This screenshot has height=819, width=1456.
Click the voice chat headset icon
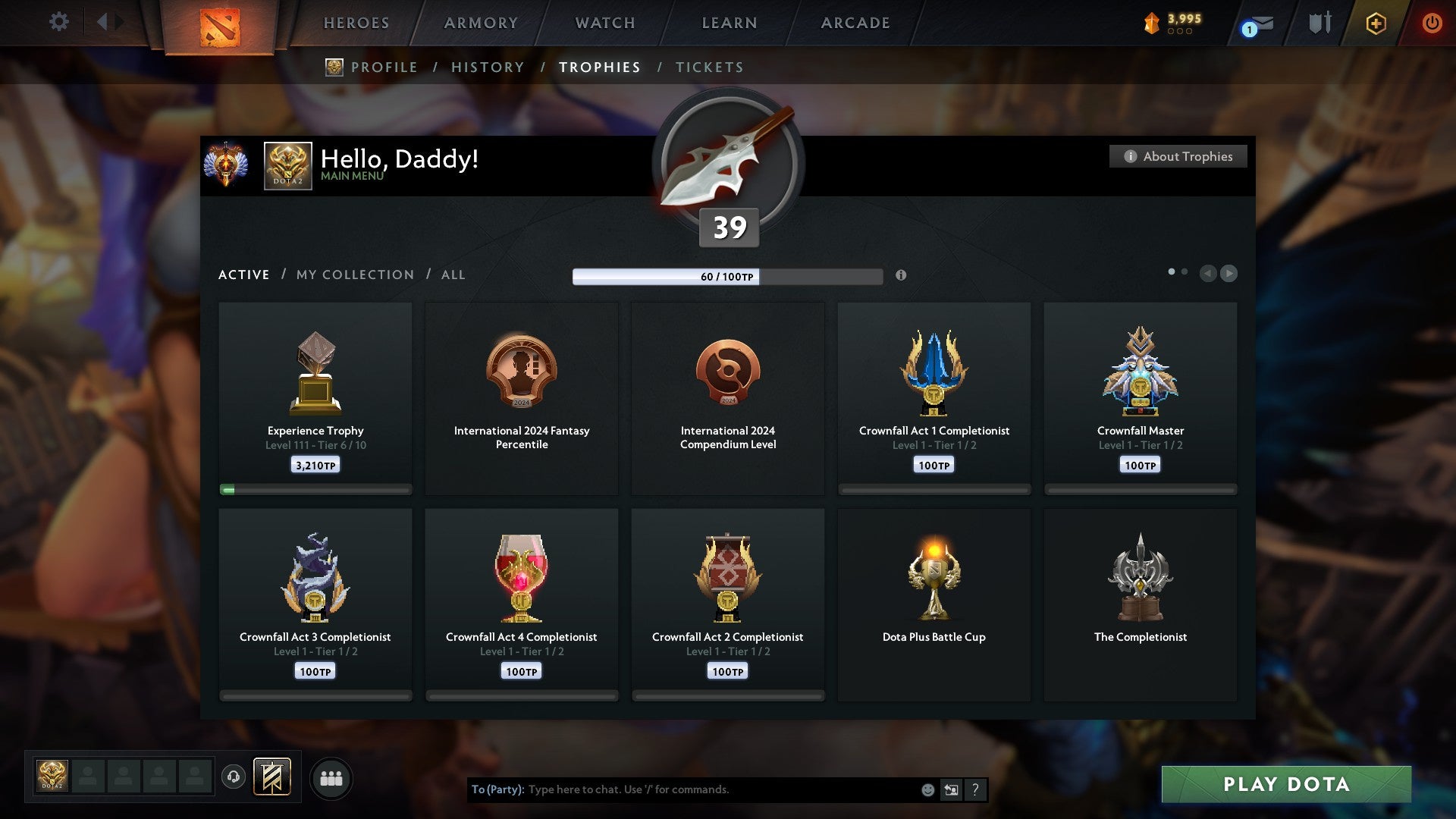234,777
